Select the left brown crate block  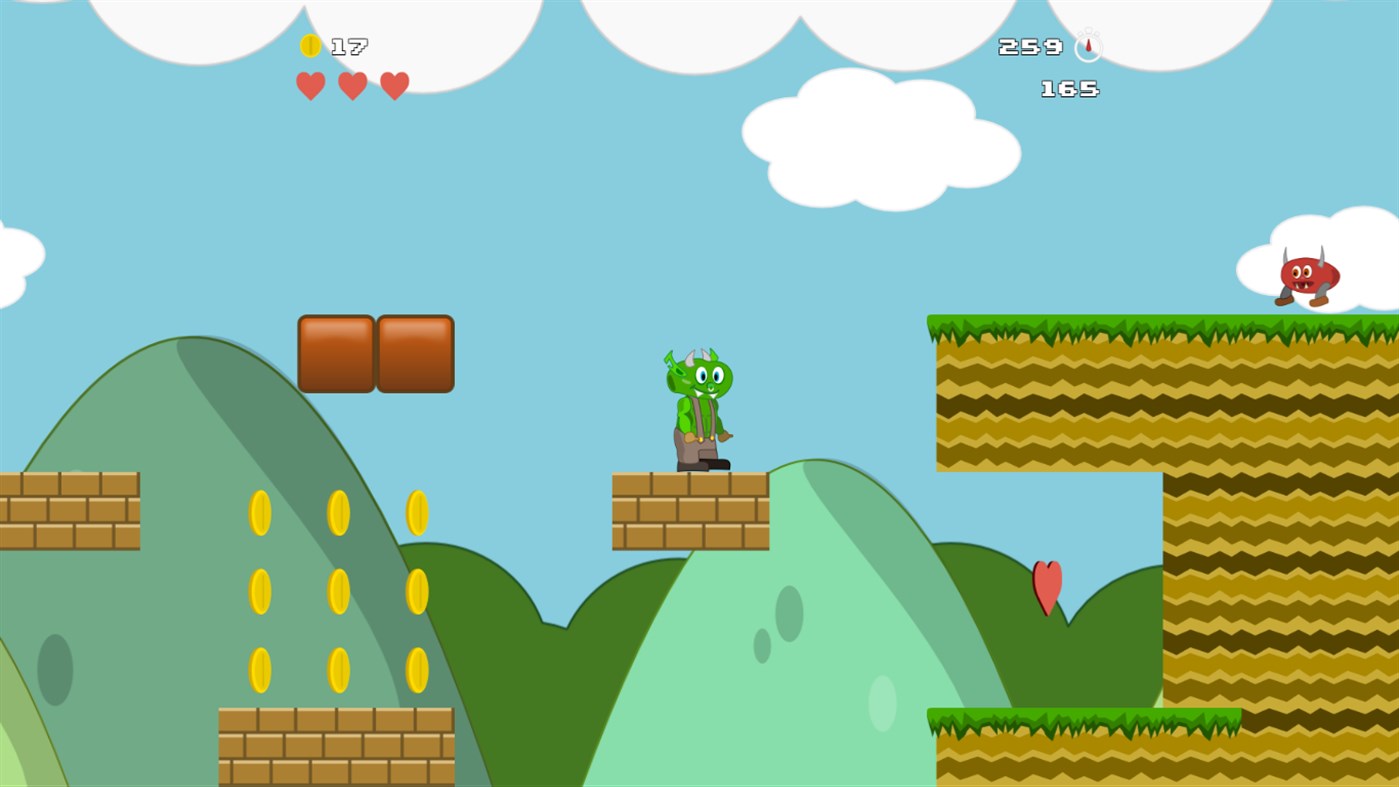pos(335,353)
